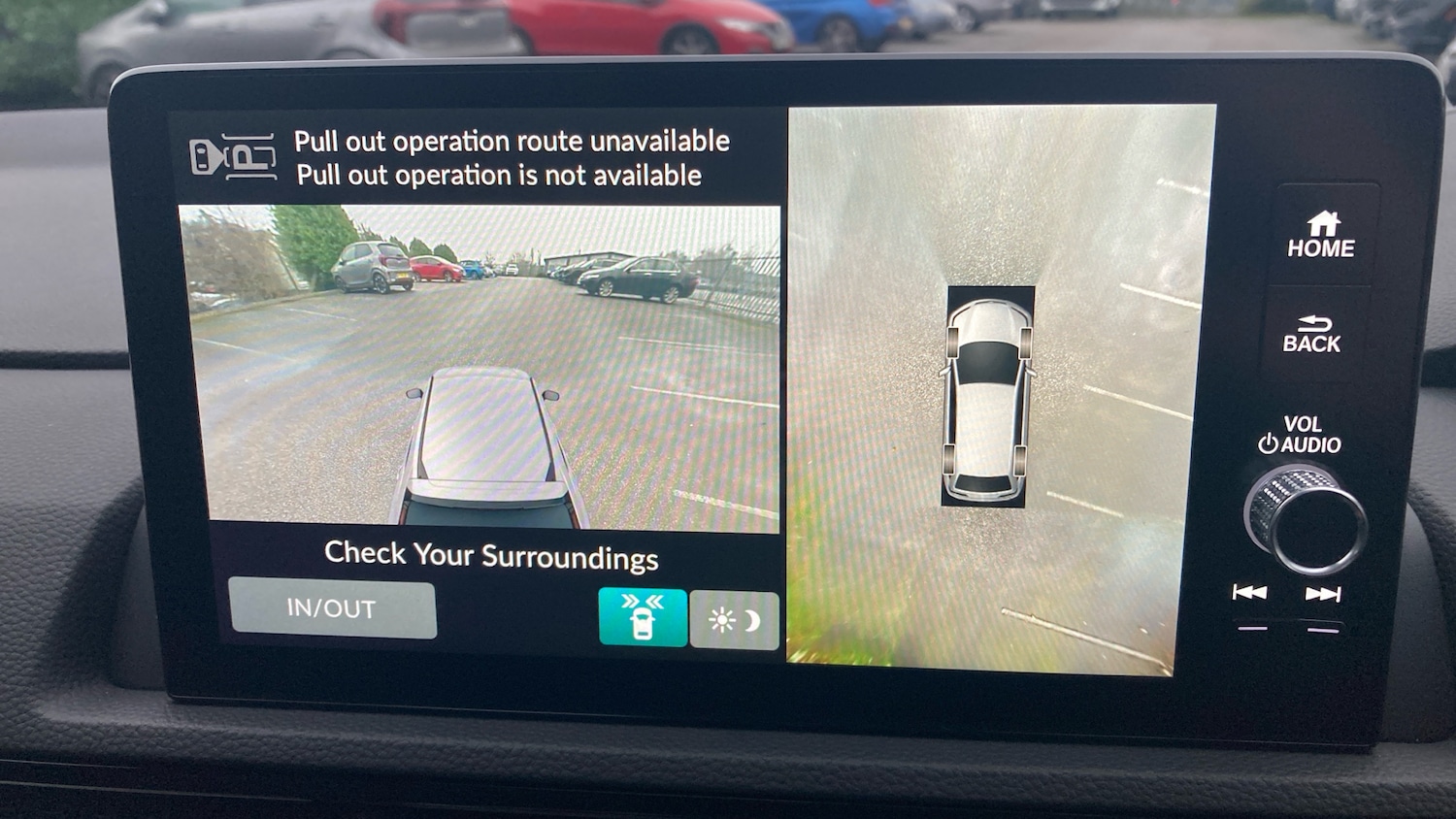Switch the day/night brightness mode
The image size is (1456, 819).
[x=734, y=620]
